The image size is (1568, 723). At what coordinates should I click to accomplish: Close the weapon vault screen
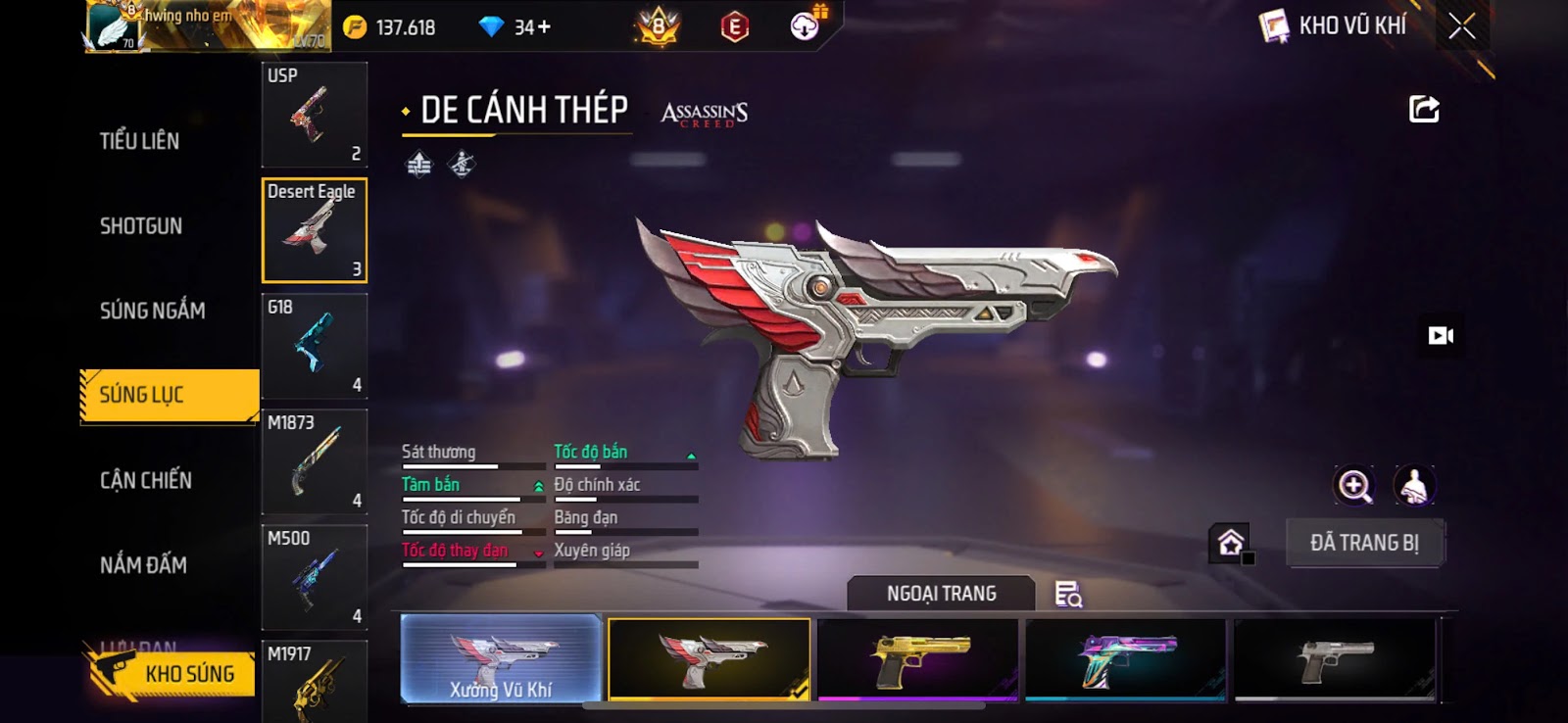click(x=1461, y=26)
